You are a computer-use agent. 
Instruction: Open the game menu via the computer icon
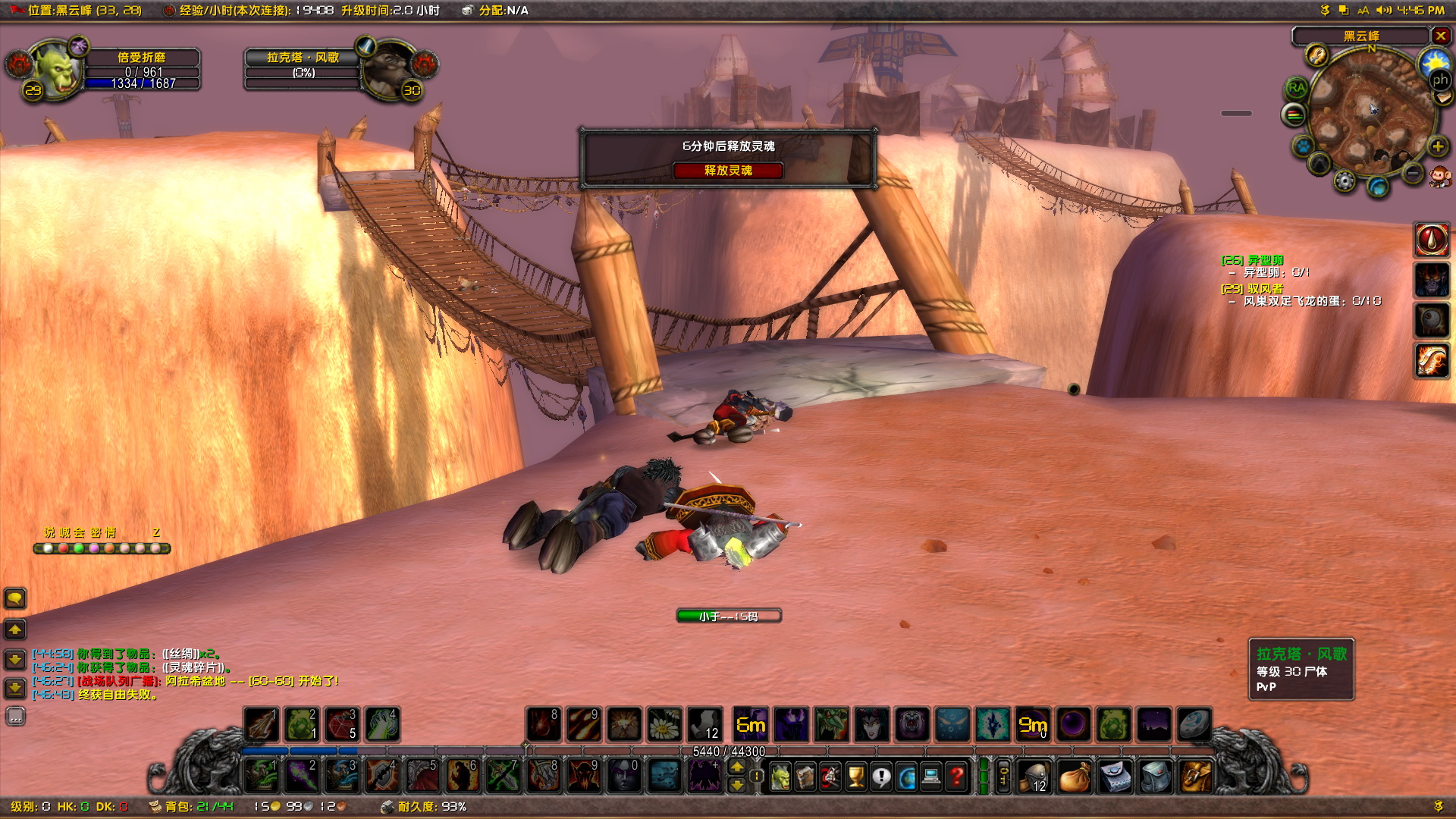pyautogui.click(x=930, y=777)
